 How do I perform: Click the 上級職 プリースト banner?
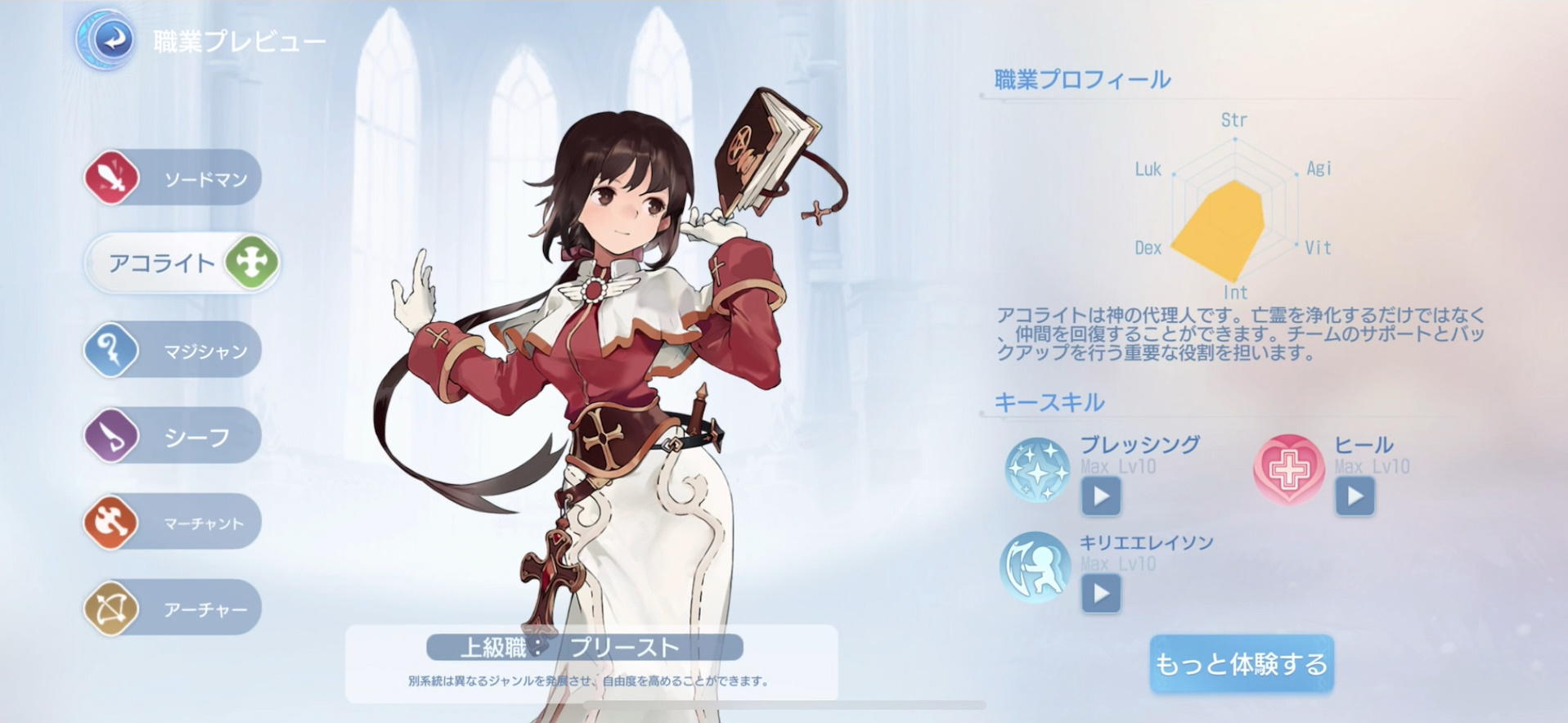click(584, 647)
